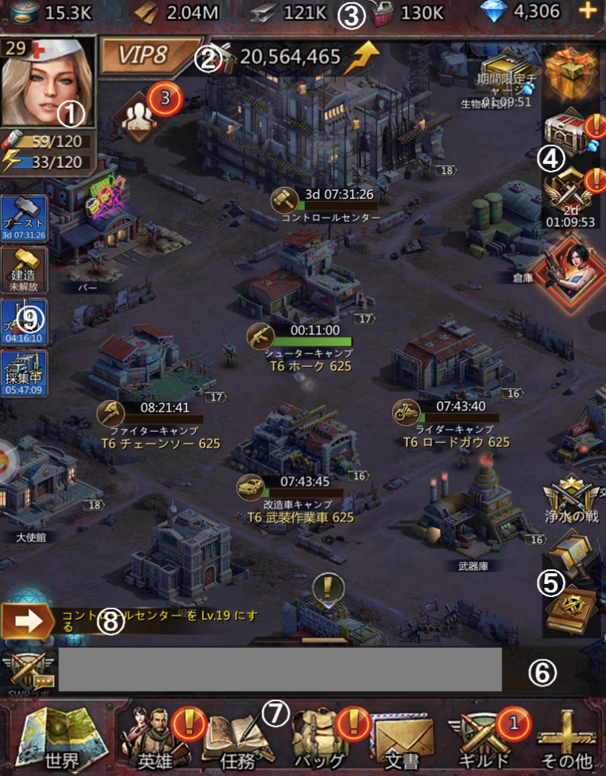The width and height of the screenshot is (606, 776).
Task: Open the ギルド guild menu
Action: coord(484,738)
